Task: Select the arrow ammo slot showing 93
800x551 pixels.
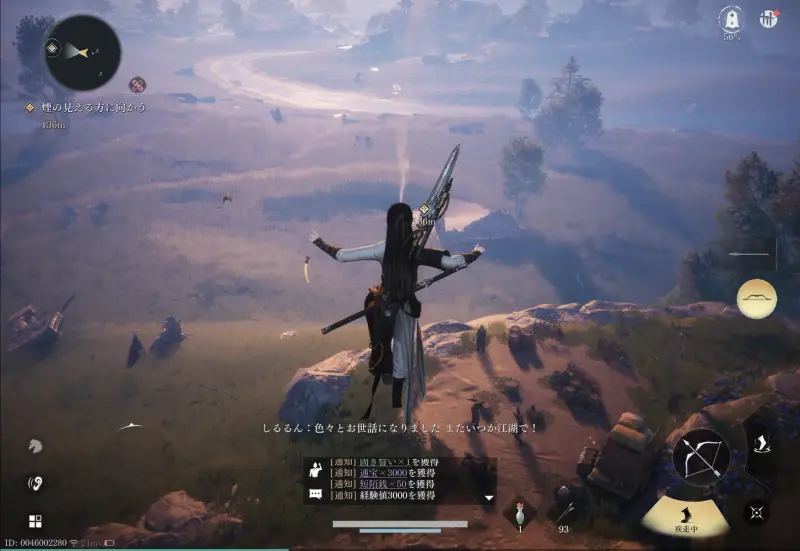Action: point(565,512)
